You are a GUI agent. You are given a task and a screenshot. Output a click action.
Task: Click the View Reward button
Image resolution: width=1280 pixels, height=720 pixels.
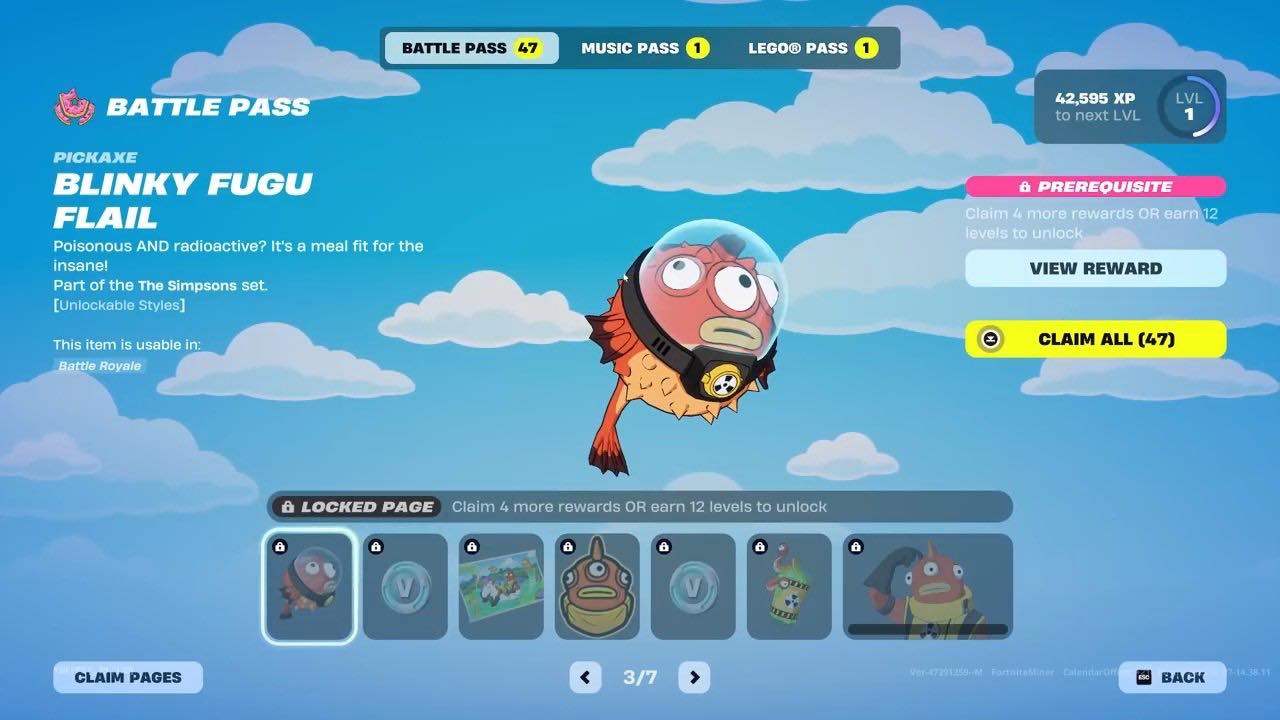coord(1095,268)
